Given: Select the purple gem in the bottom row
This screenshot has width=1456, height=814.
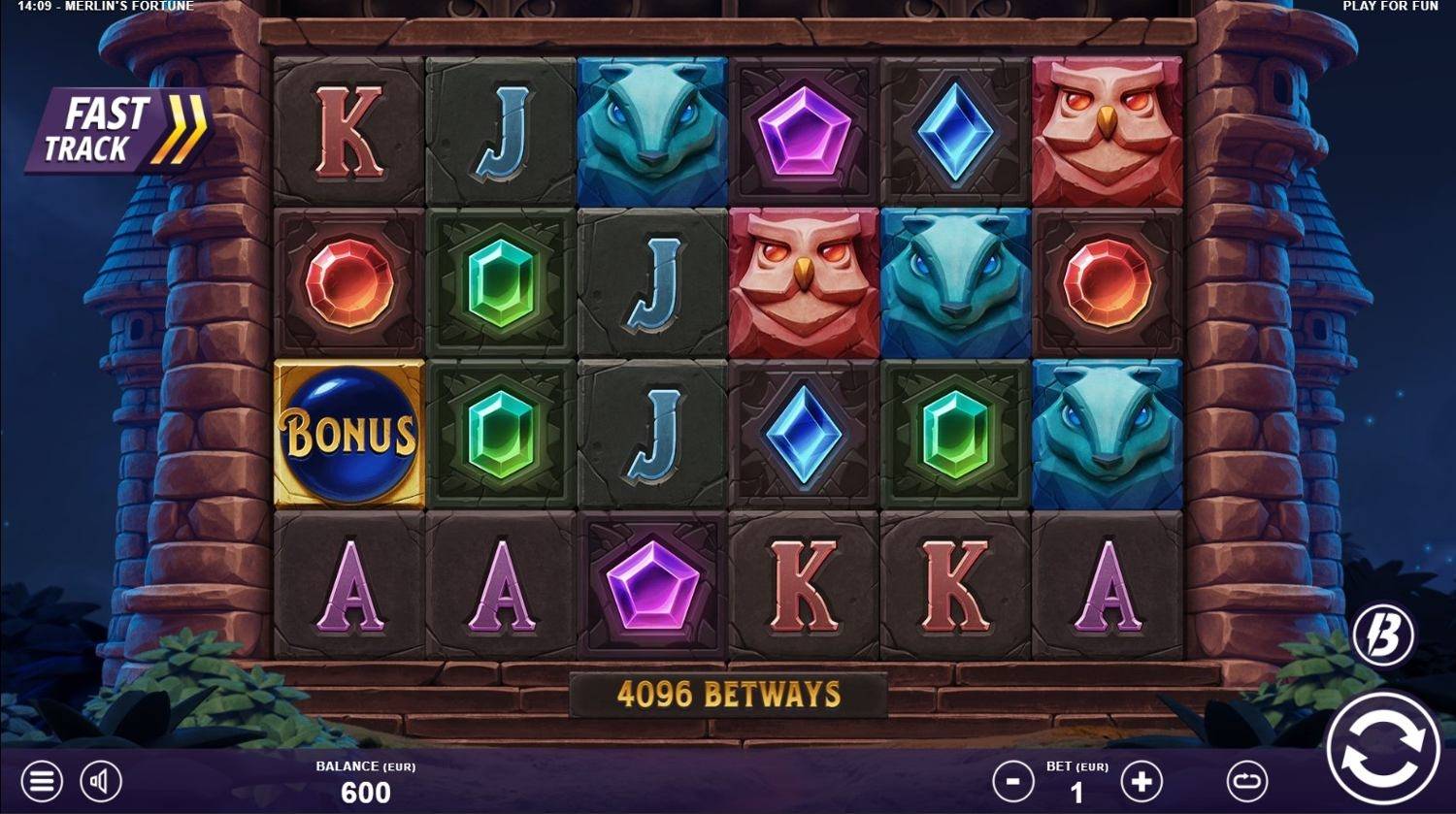Looking at the screenshot, I should coord(651,582).
